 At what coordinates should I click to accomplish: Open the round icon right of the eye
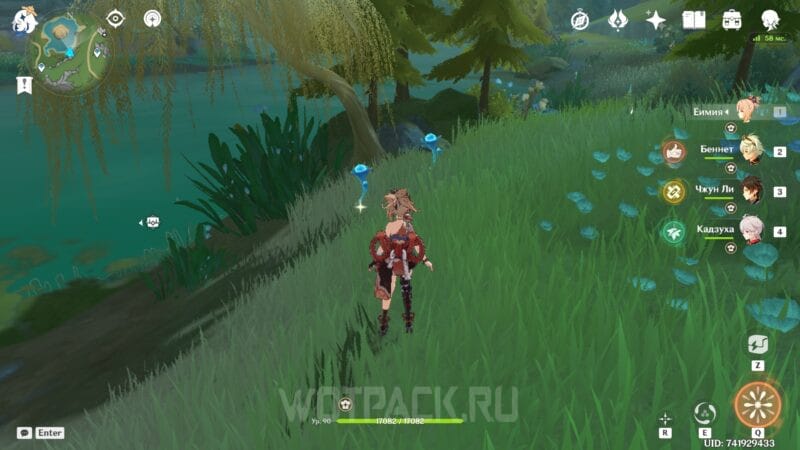click(152, 18)
